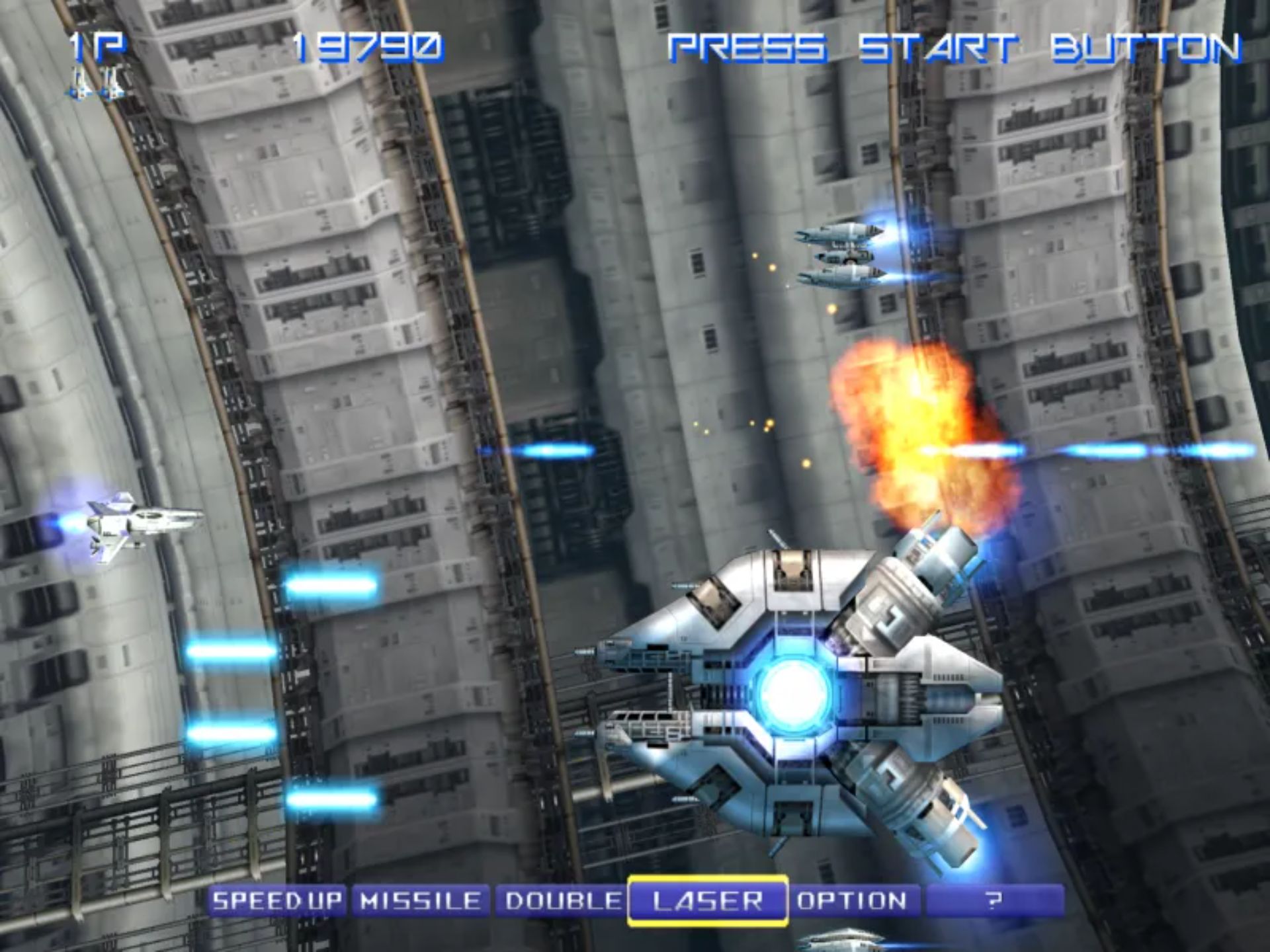Select the OPTION power-up slot
1270x952 pixels.
coord(852,900)
